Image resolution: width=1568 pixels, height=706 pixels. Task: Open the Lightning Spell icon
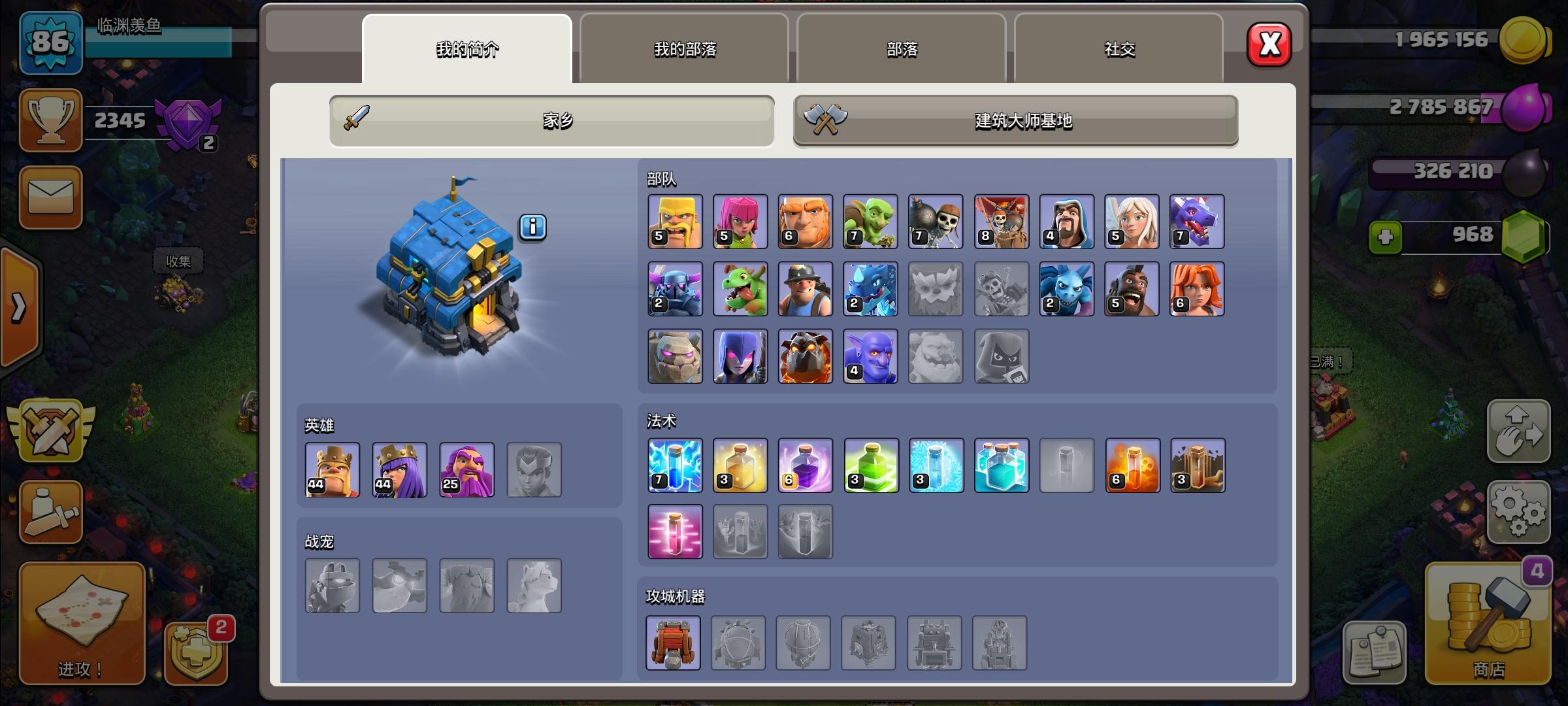tap(675, 465)
